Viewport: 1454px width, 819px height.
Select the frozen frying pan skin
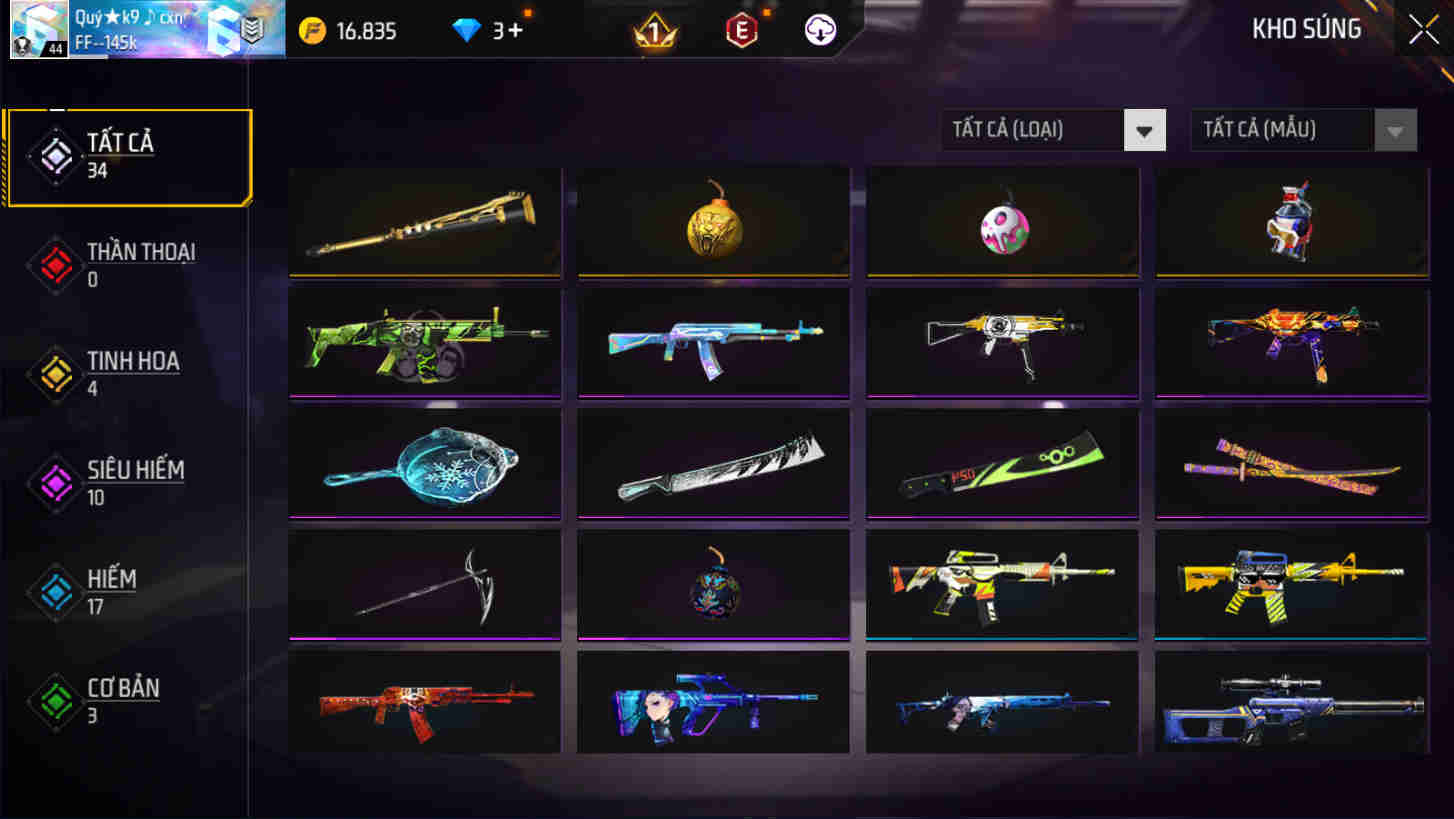(424, 463)
